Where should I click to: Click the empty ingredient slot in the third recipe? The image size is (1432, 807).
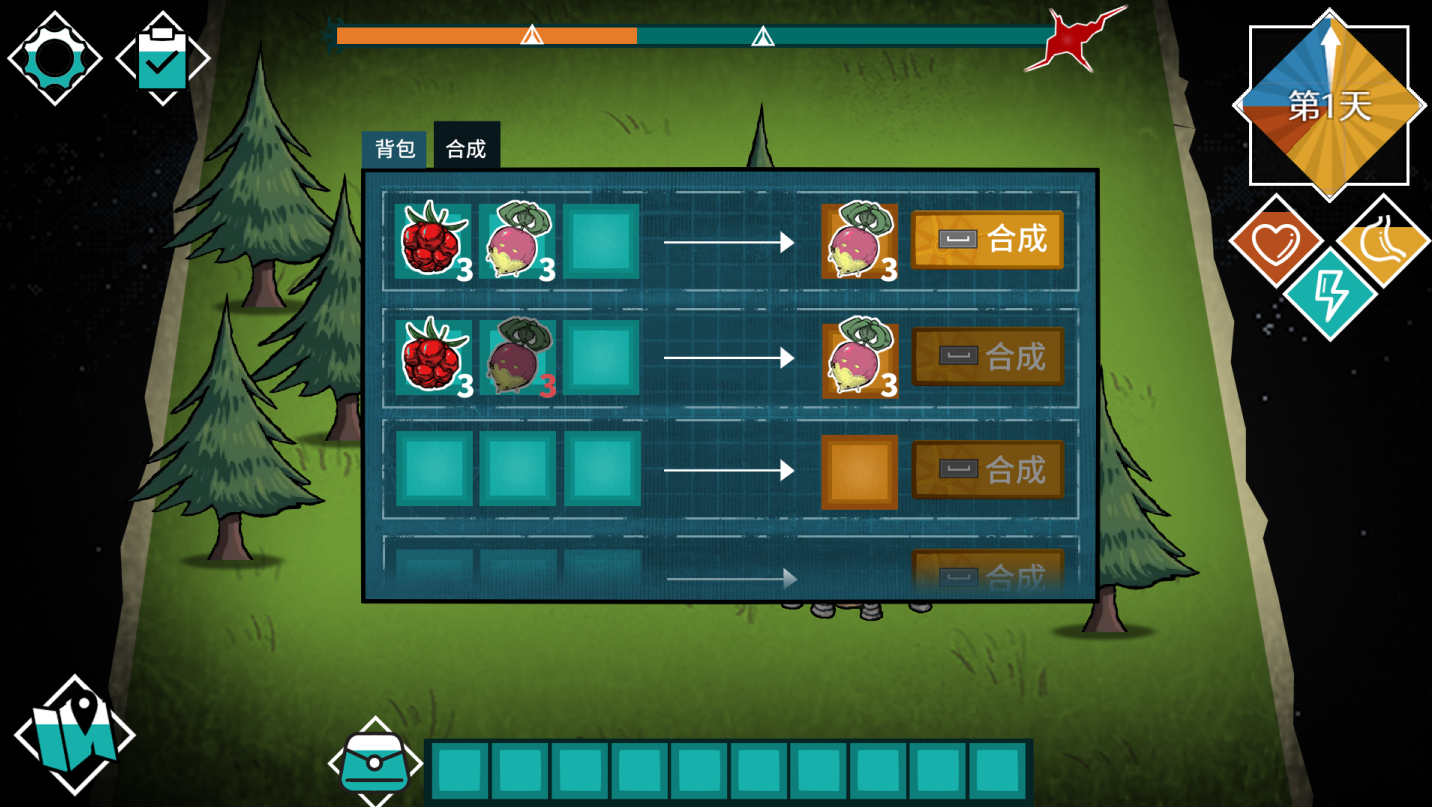tap(435, 469)
